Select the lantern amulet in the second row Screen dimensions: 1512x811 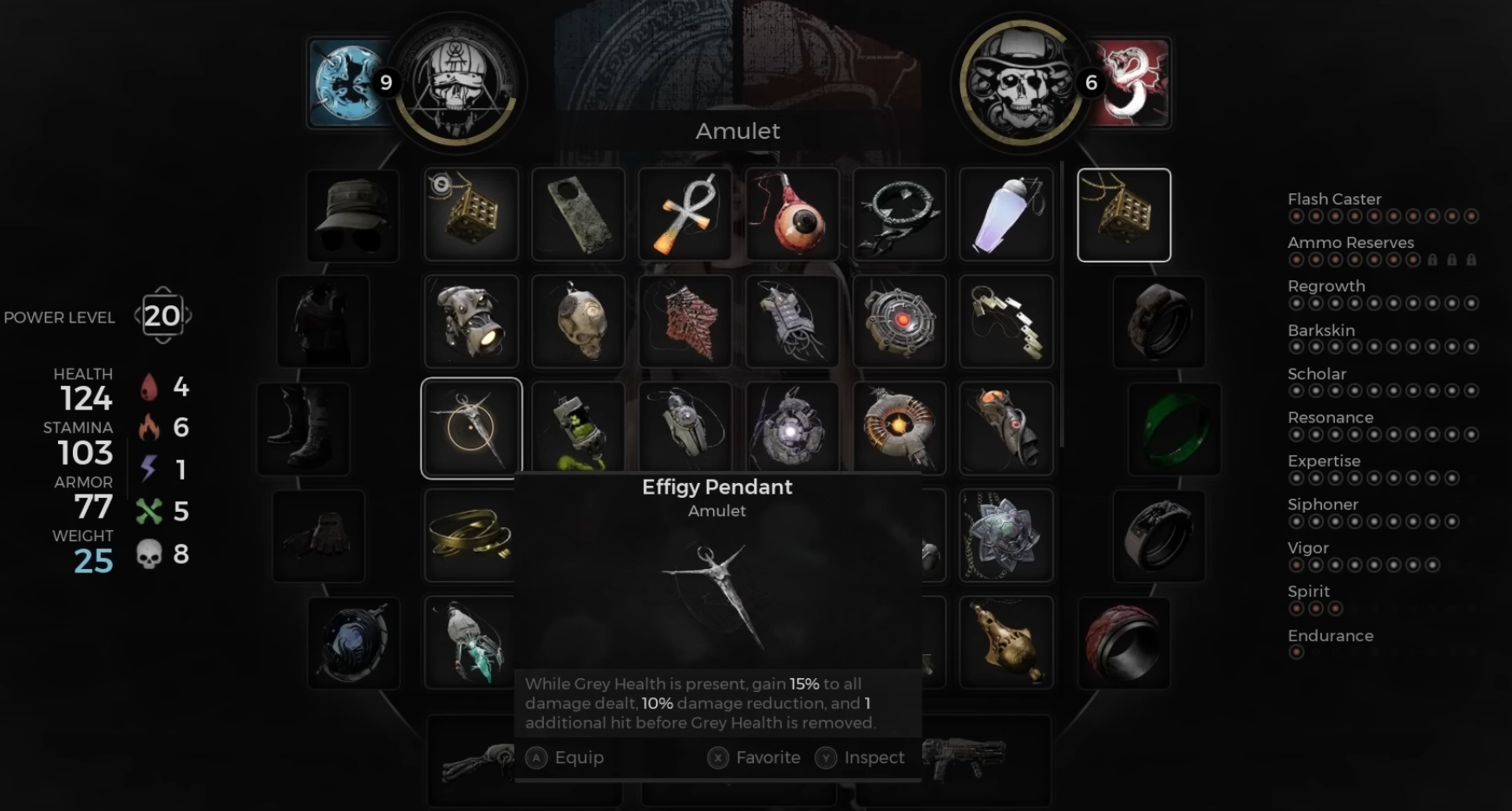pos(469,321)
